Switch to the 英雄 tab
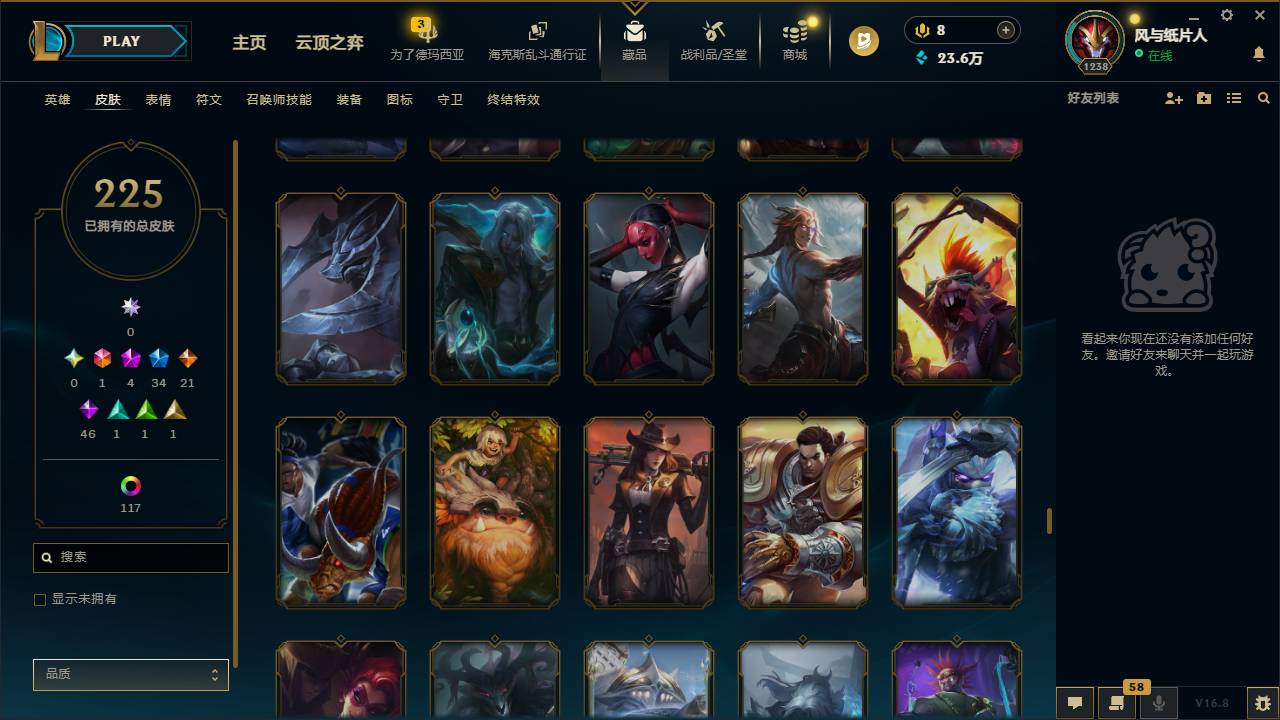 point(56,100)
